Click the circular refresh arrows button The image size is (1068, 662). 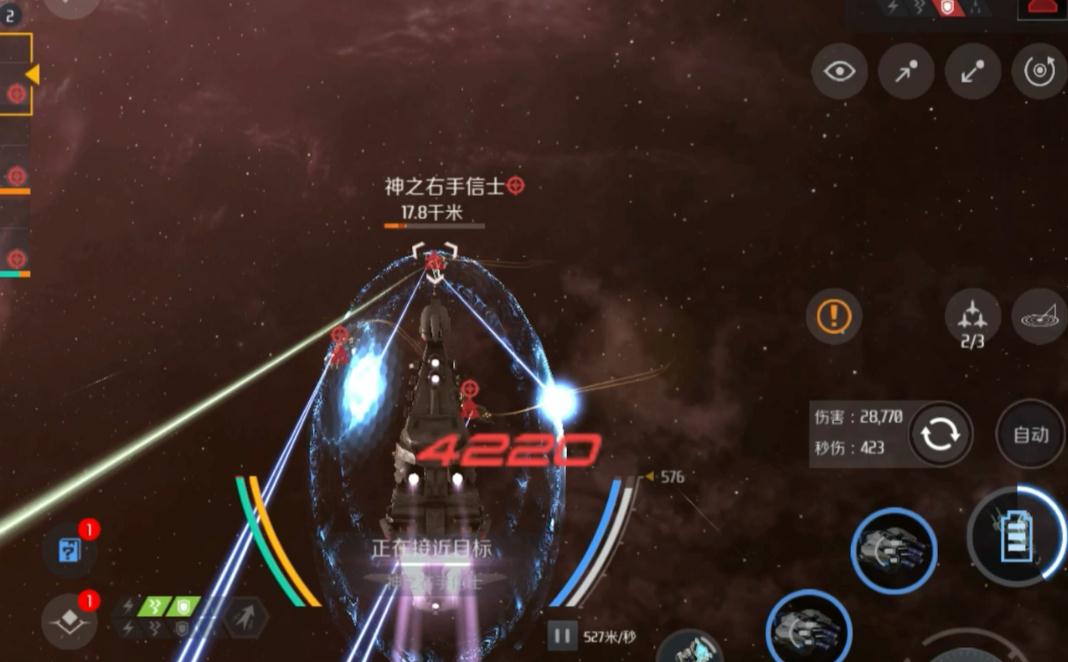point(941,434)
